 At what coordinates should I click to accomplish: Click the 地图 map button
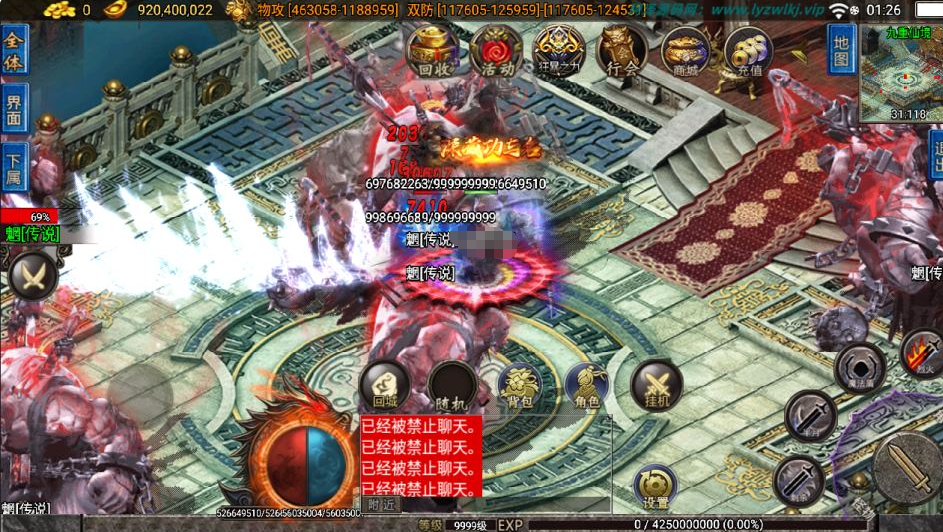pos(841,50)
